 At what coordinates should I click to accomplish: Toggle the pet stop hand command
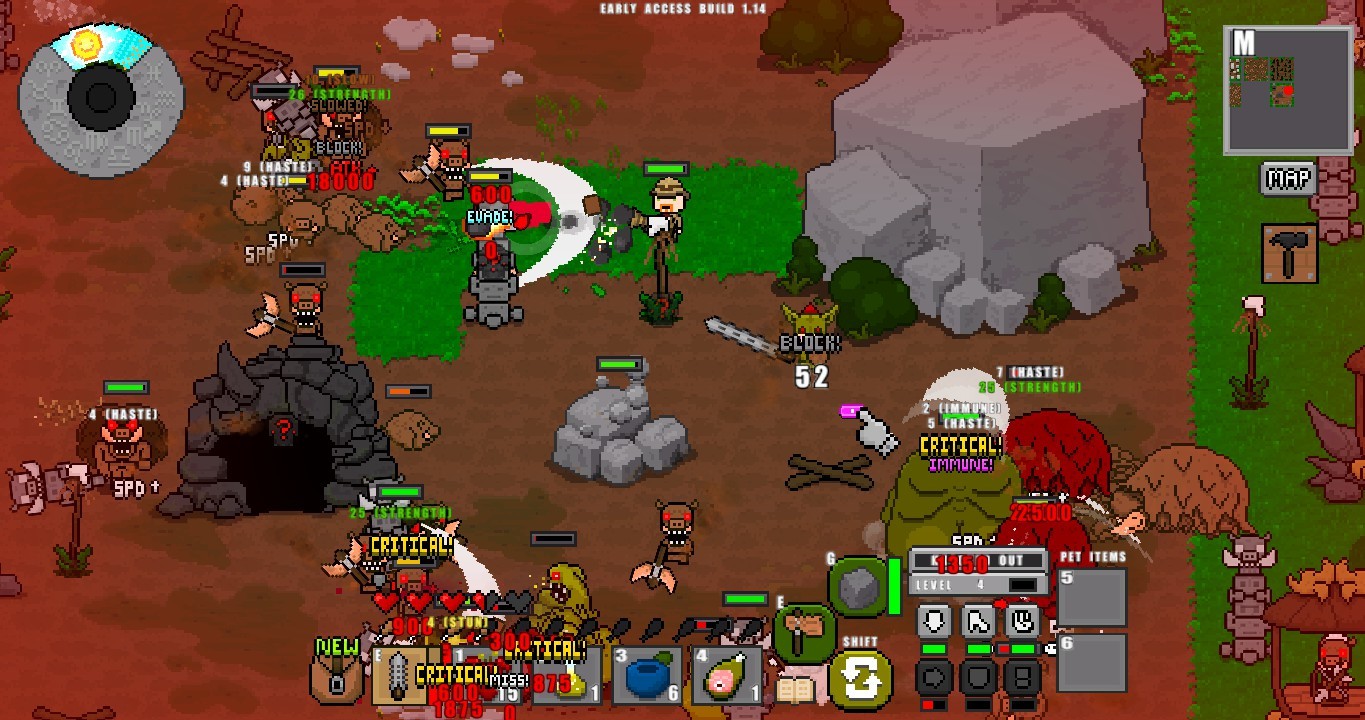(x=1022, y=620)
